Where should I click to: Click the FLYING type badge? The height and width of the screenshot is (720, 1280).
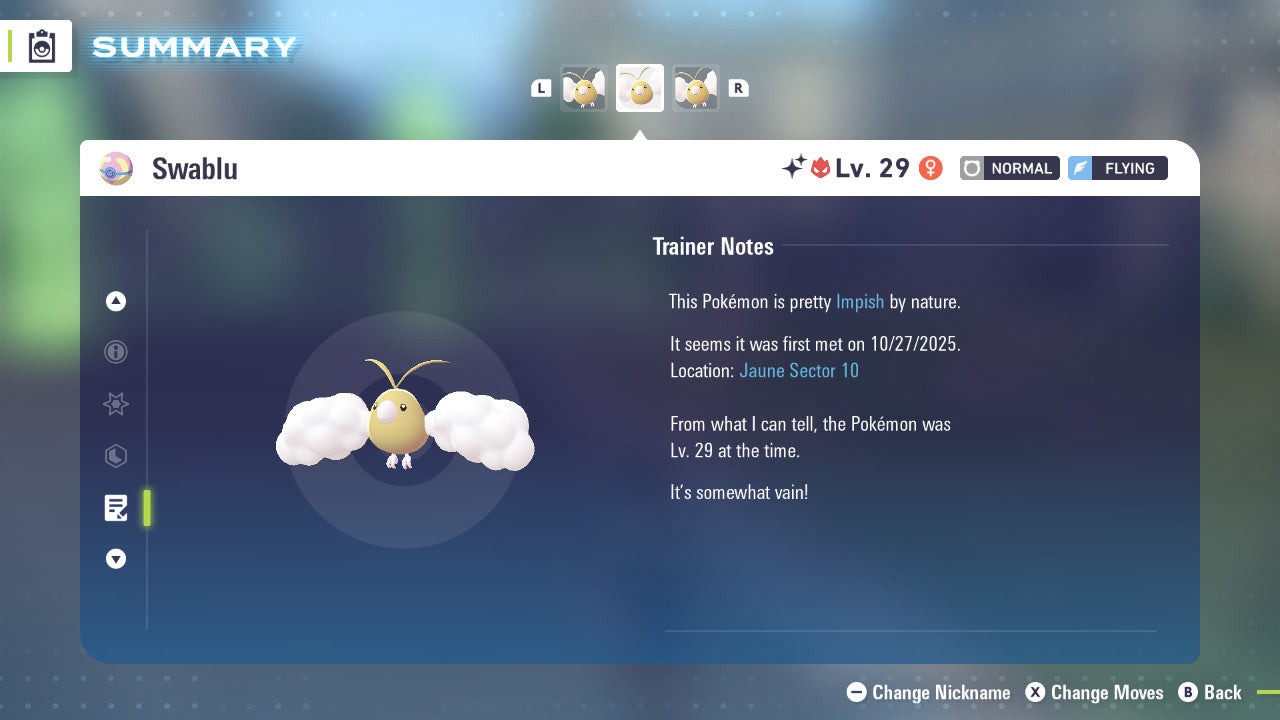pyautogui.click(x=1117, y=168)
